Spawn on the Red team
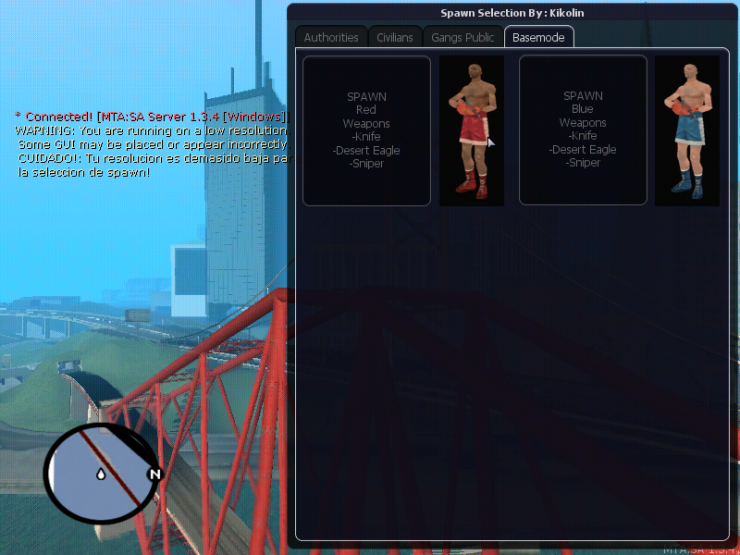 367,131
